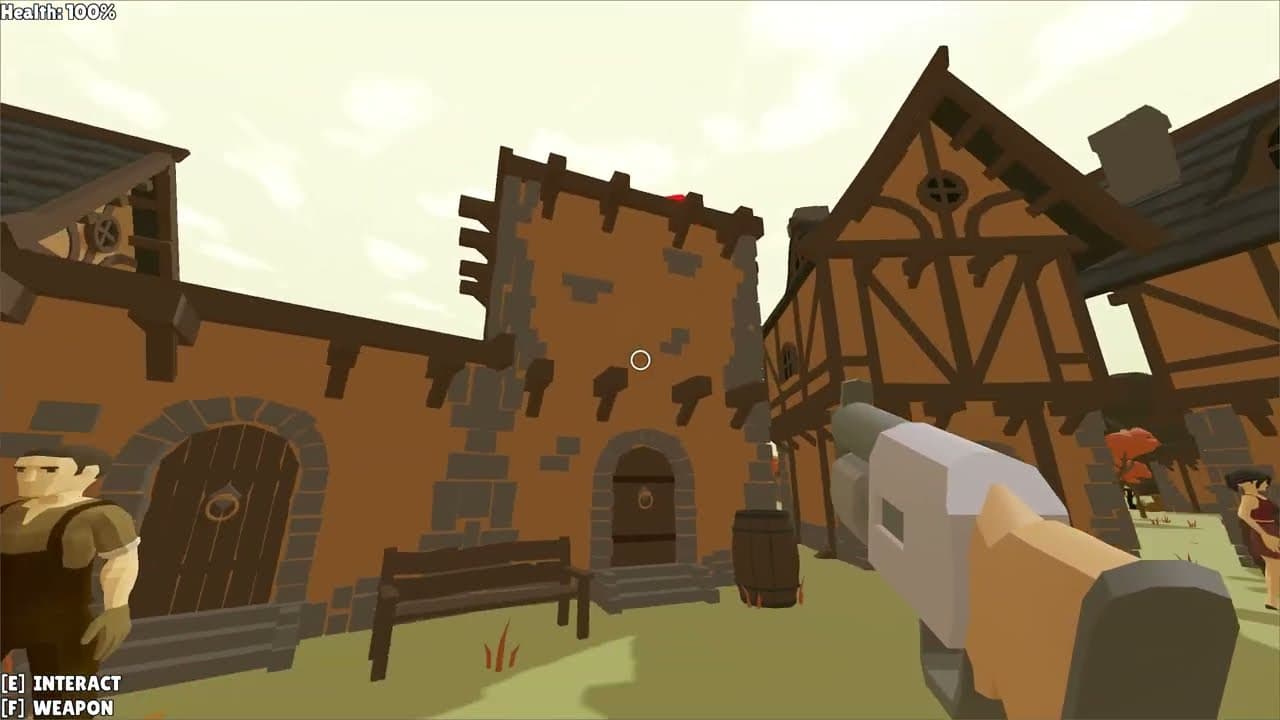Viewport: 1280px width, 720px height.
Task: Click the circular crosshair reticle
Action: pos(641,360)
